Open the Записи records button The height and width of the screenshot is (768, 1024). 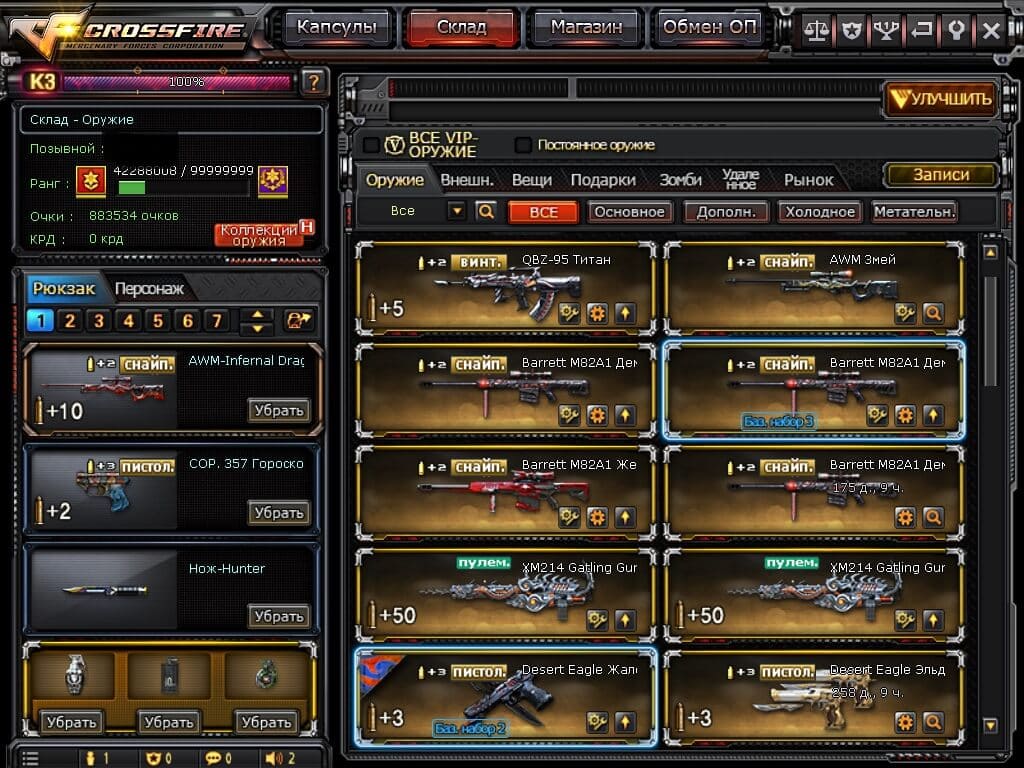pyautogui.click(x=941, y=175)
